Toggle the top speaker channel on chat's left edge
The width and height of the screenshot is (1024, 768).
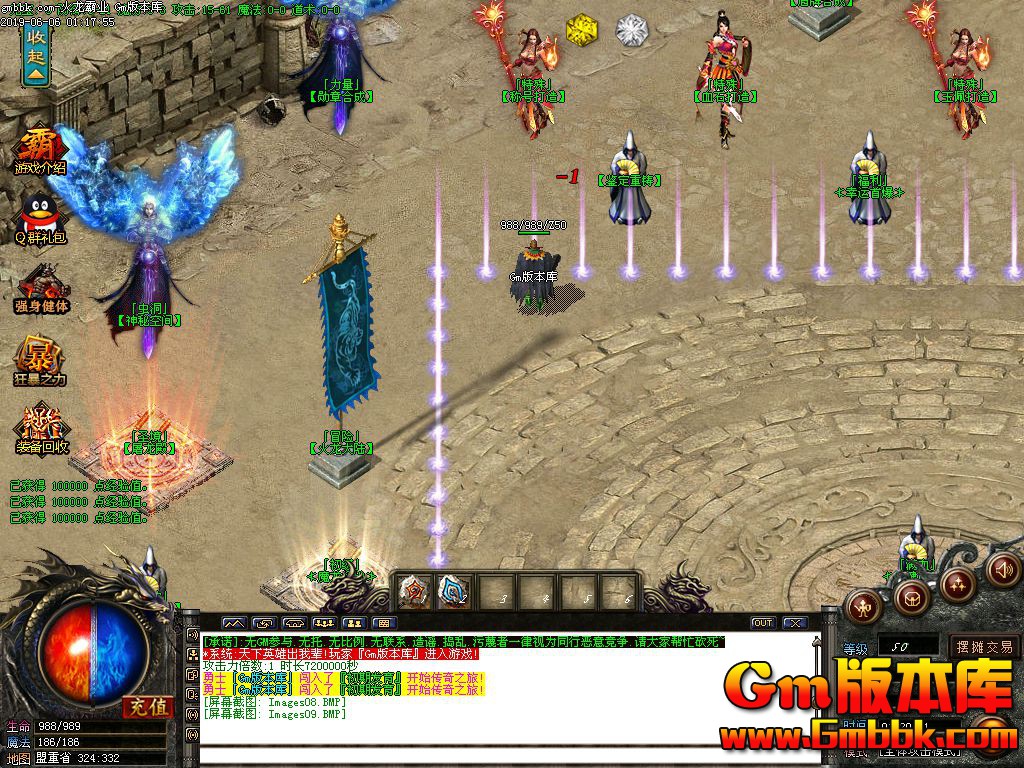[x=191, y=634]
